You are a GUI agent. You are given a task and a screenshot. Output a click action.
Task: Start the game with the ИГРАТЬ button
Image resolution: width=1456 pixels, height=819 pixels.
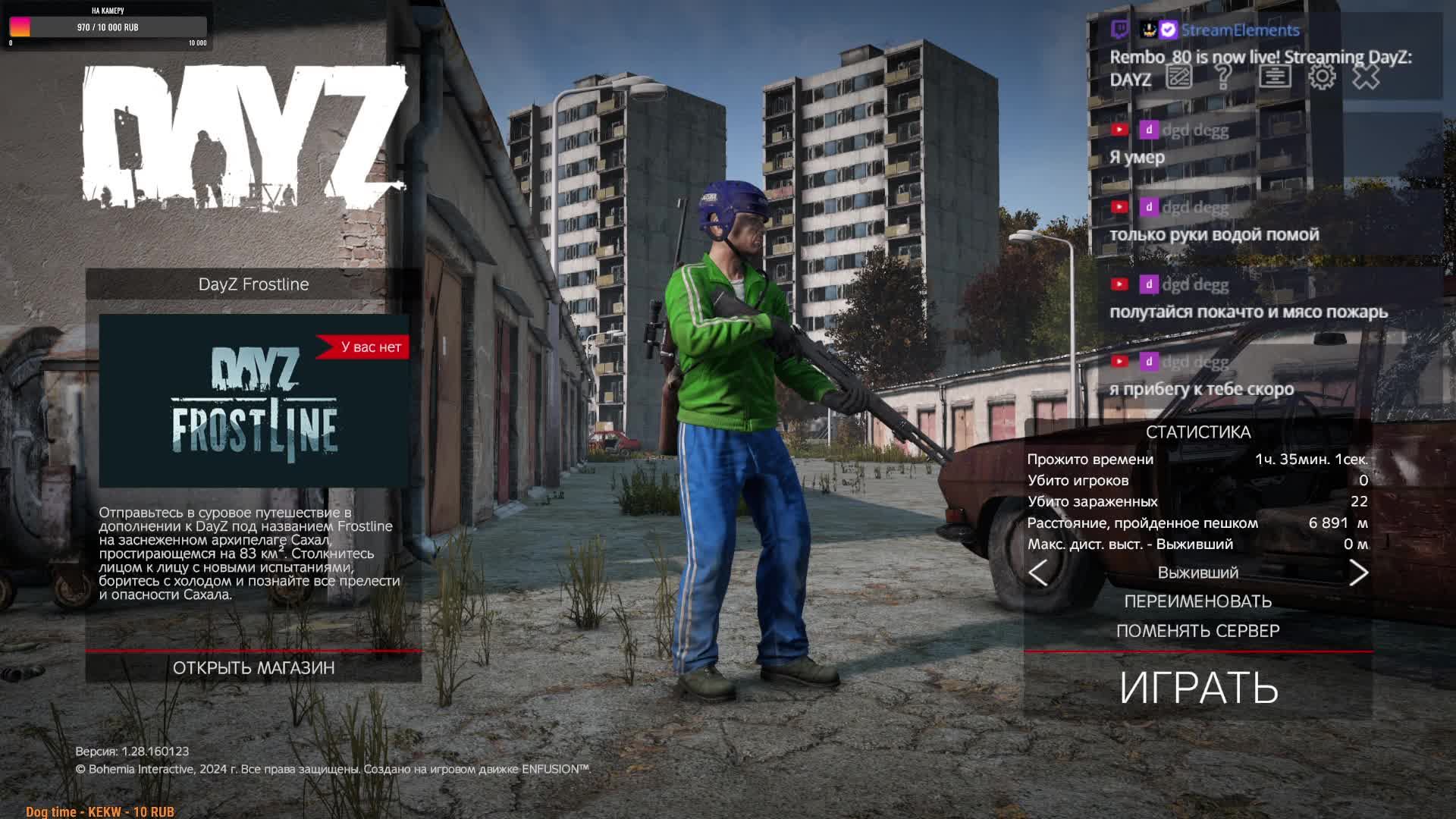click(1198, 687)
